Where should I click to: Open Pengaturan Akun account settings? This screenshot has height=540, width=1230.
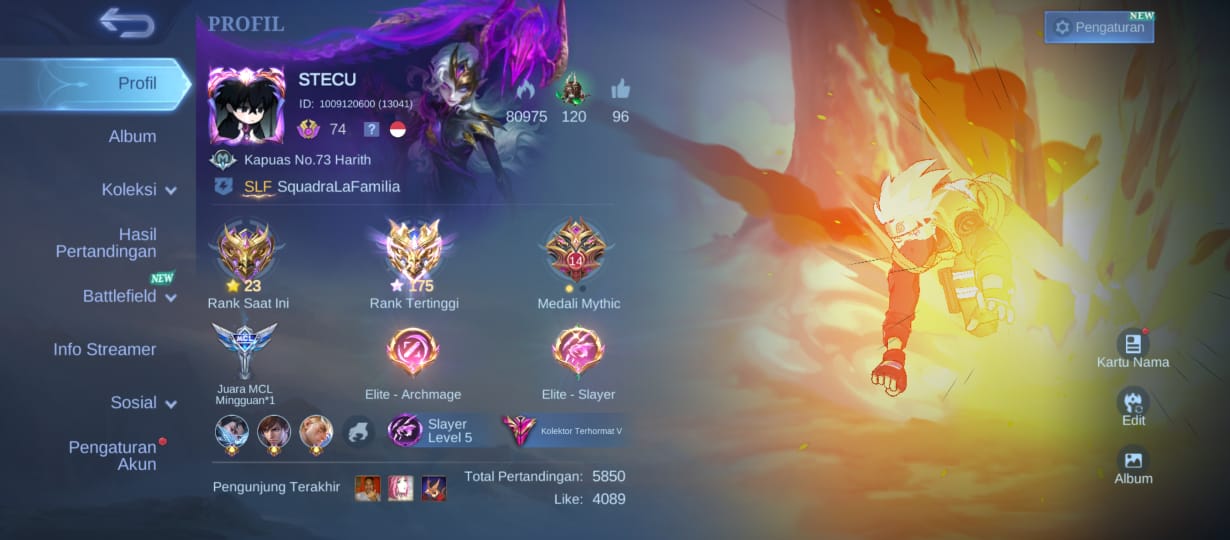pos(112,455)
